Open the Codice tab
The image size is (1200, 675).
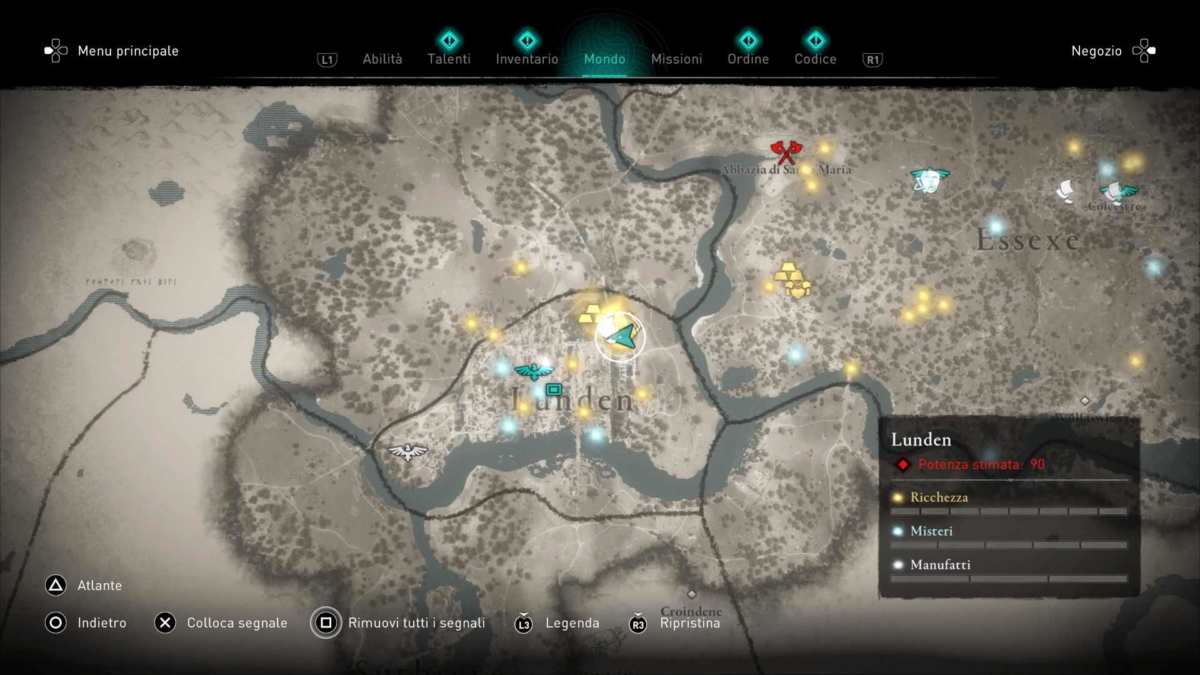[x=815, y=59]
